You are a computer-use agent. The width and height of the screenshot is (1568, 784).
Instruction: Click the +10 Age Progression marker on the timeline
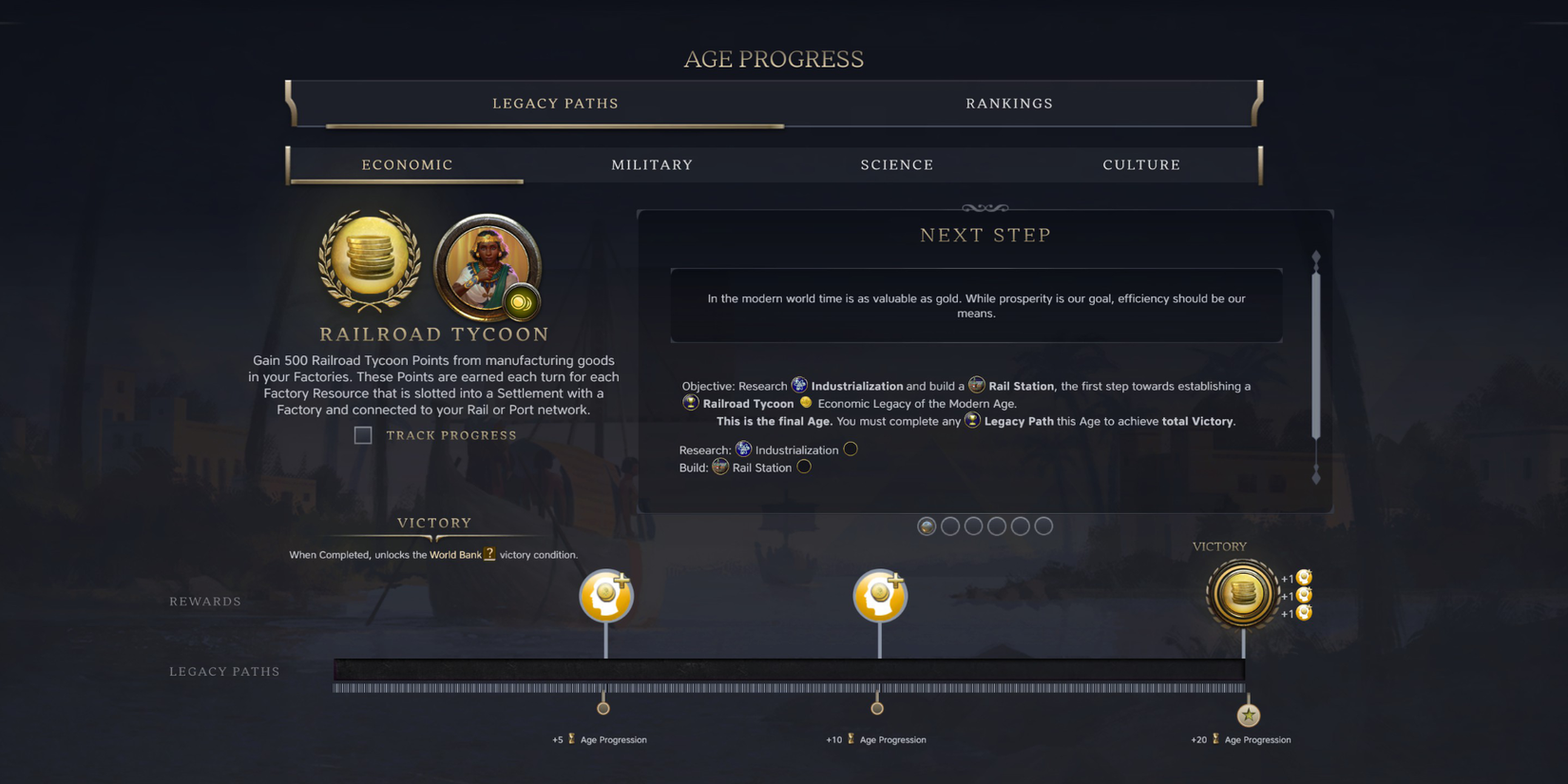point(877,707)
